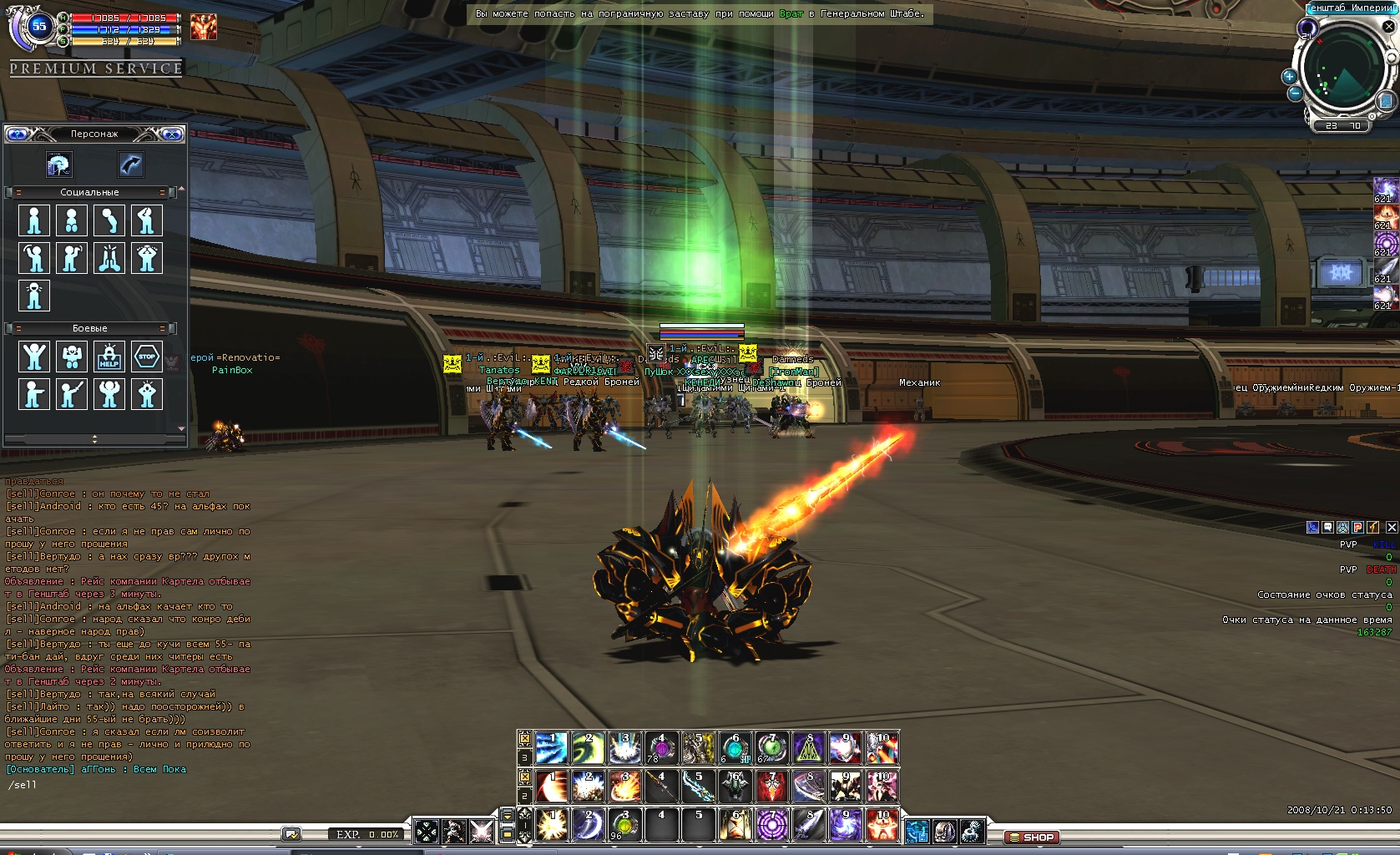Zoom in the minimap with plus button

click(x=1289, y=76)
